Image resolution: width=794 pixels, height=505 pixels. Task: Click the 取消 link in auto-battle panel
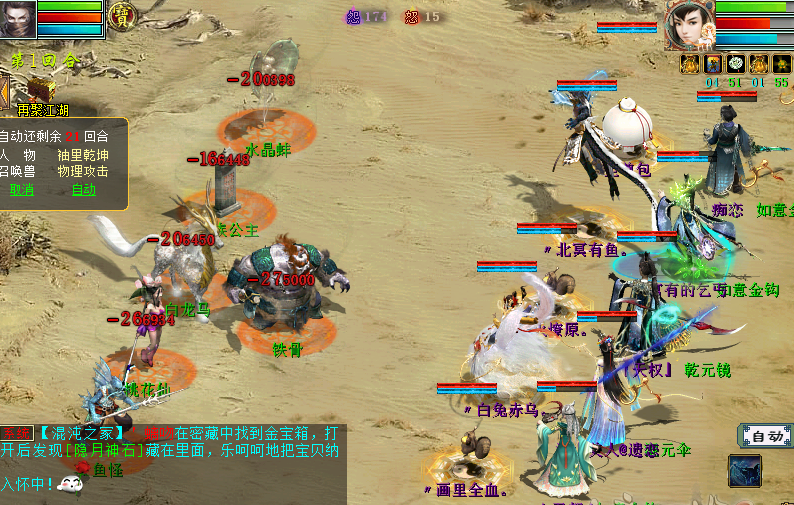(x=22, y=189)
